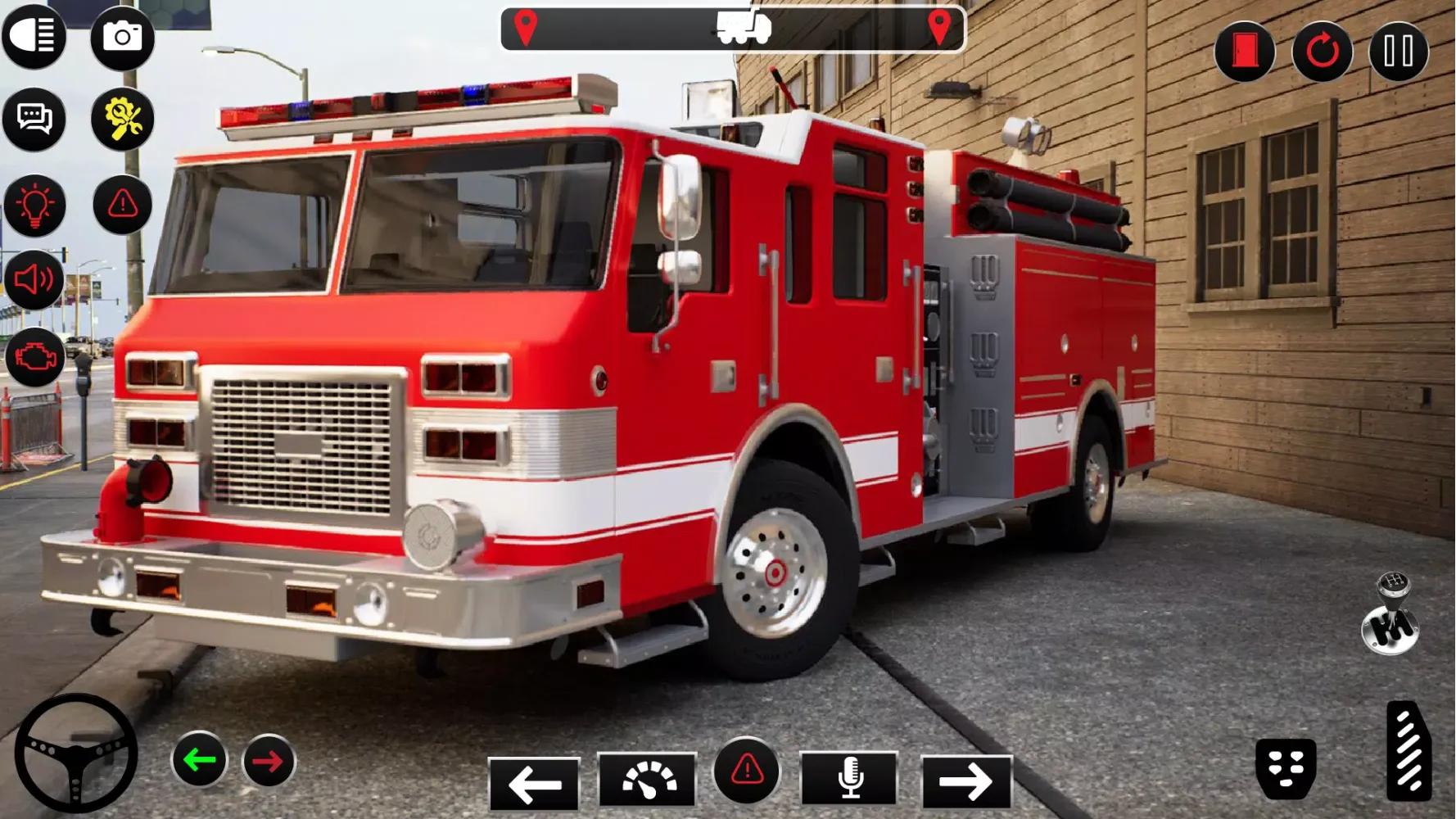Select the chat message icon
The image size is (1456, 819).
click(x=34, y=119)
